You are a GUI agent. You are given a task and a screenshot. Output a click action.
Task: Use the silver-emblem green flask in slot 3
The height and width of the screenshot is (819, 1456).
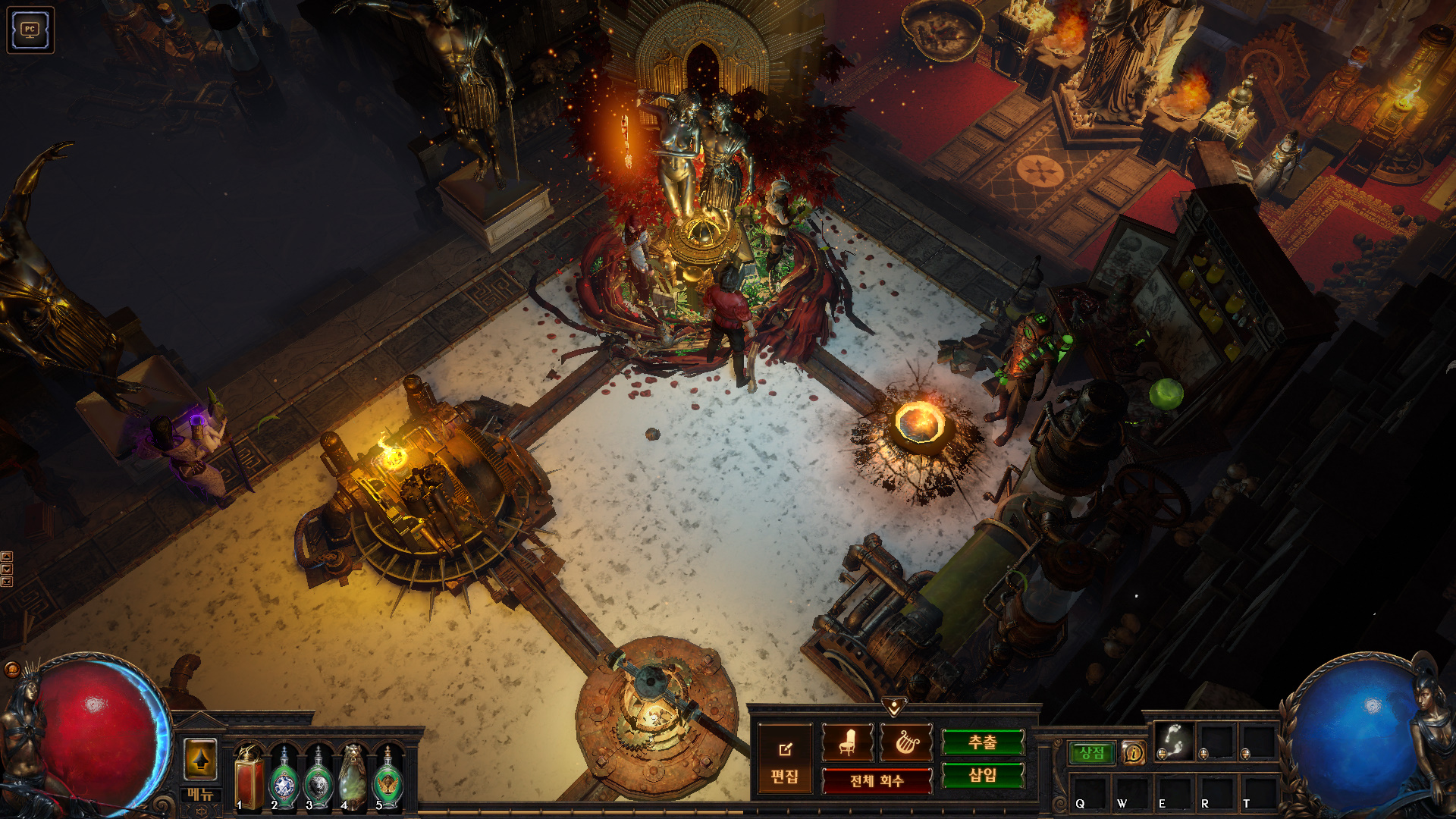[318, 779]
